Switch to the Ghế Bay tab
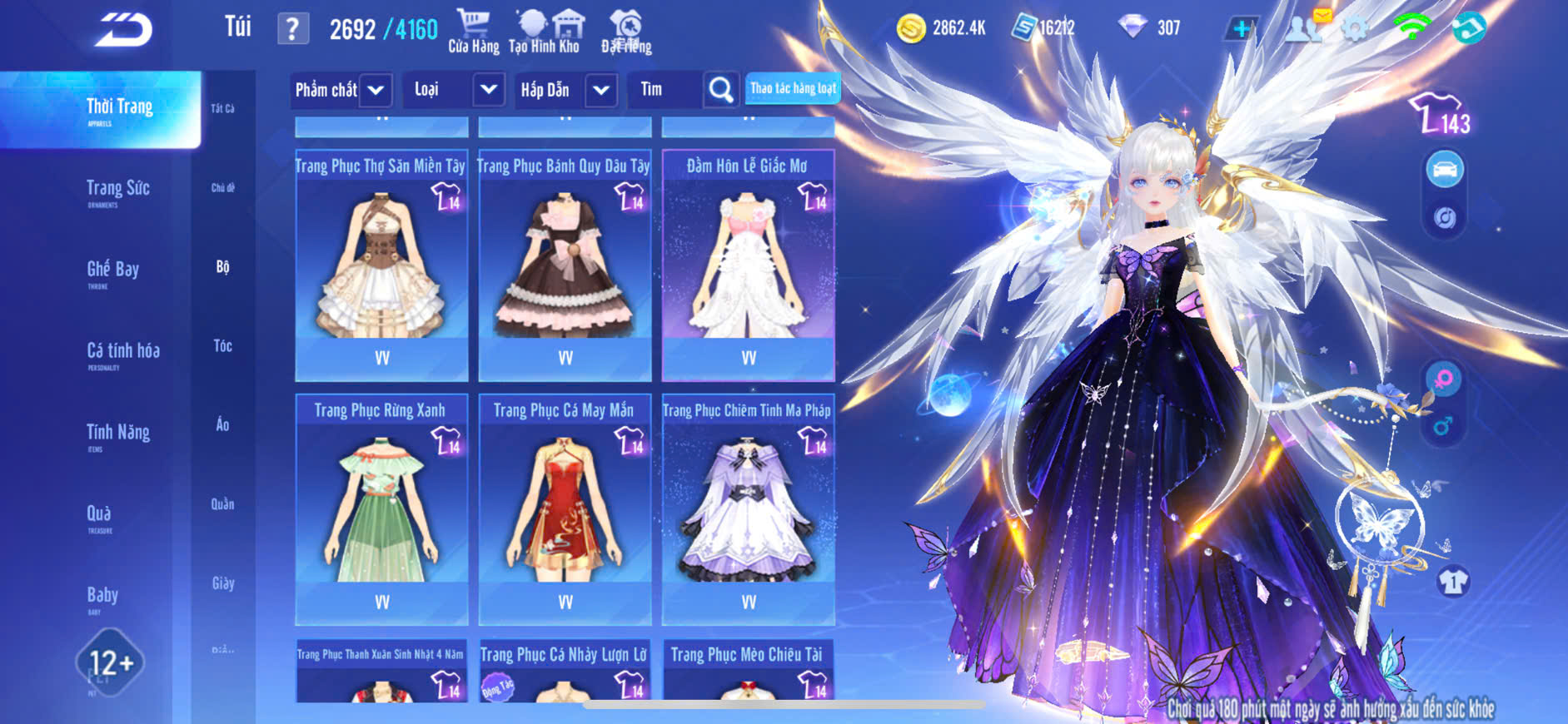Viewport: 1568px width, 724px height. 112,270
